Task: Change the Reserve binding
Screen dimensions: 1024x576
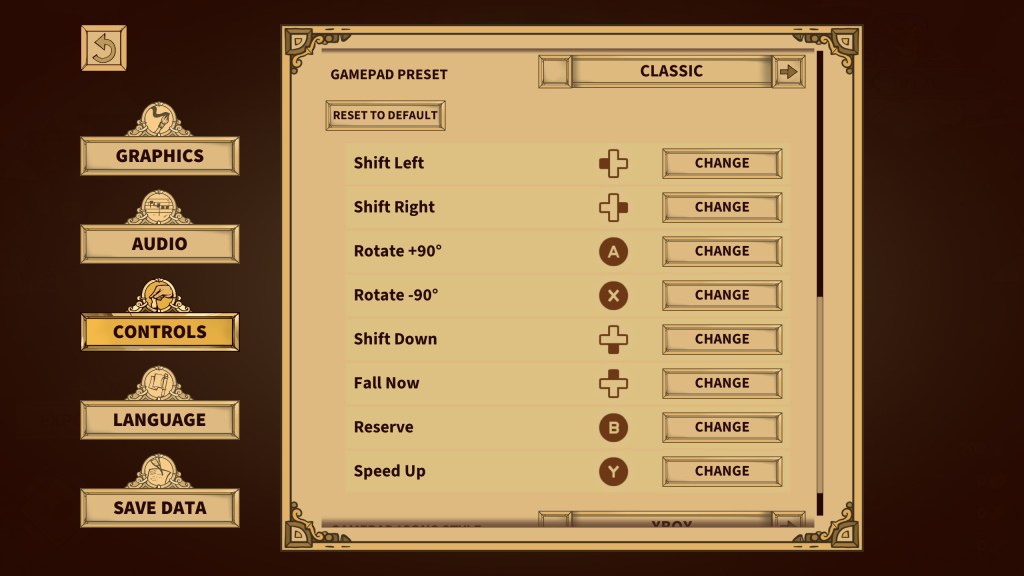Action: pyautogui.click(x=722, y=427)
